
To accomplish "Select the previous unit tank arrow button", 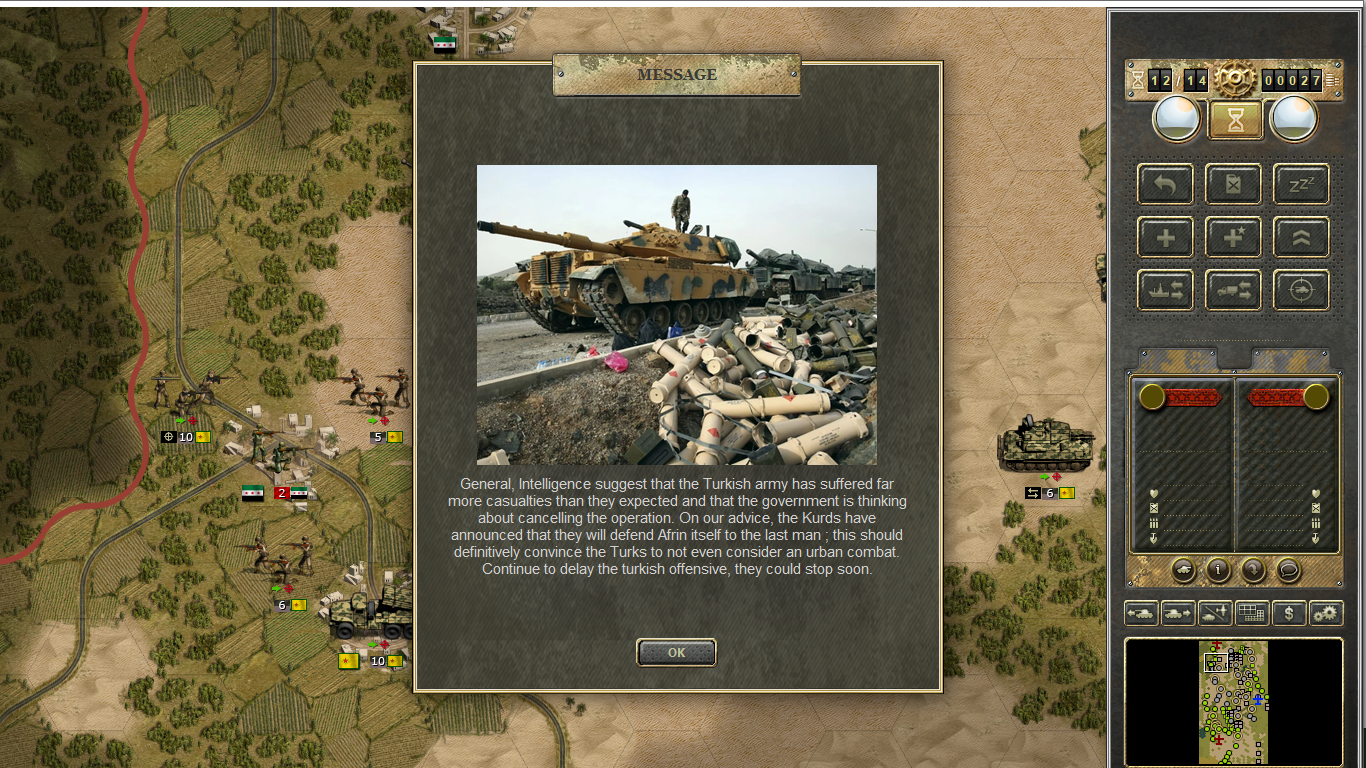I will (1141, 613).
